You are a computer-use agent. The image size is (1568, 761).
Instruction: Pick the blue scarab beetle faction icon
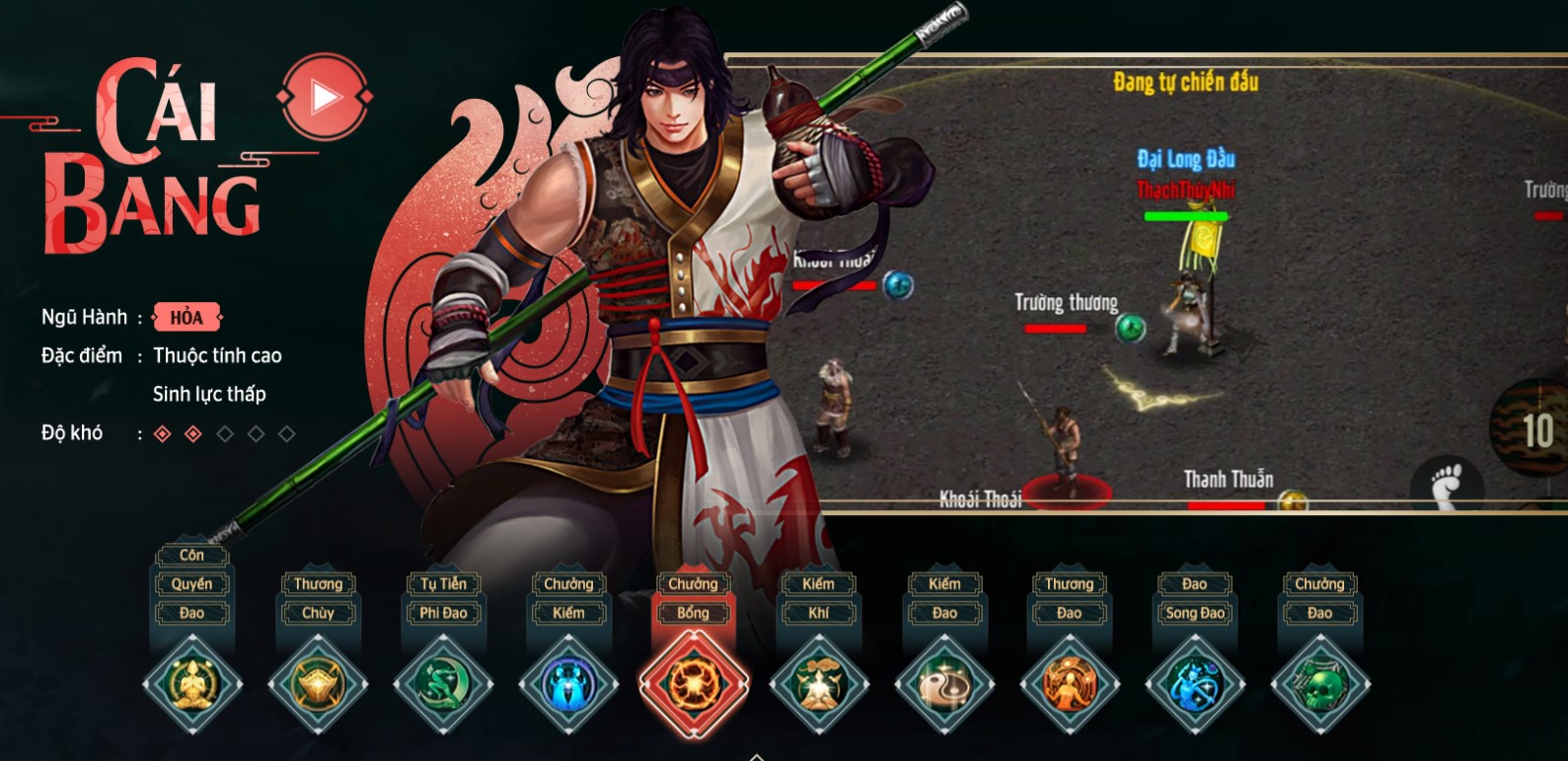click(x=568, y=683)
